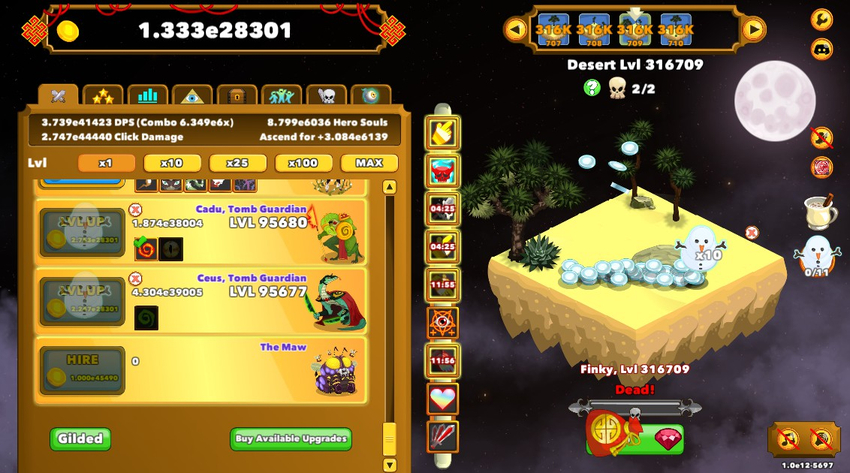
Task: Activate the Clickstorm hand skill
Action: (442, 133)
